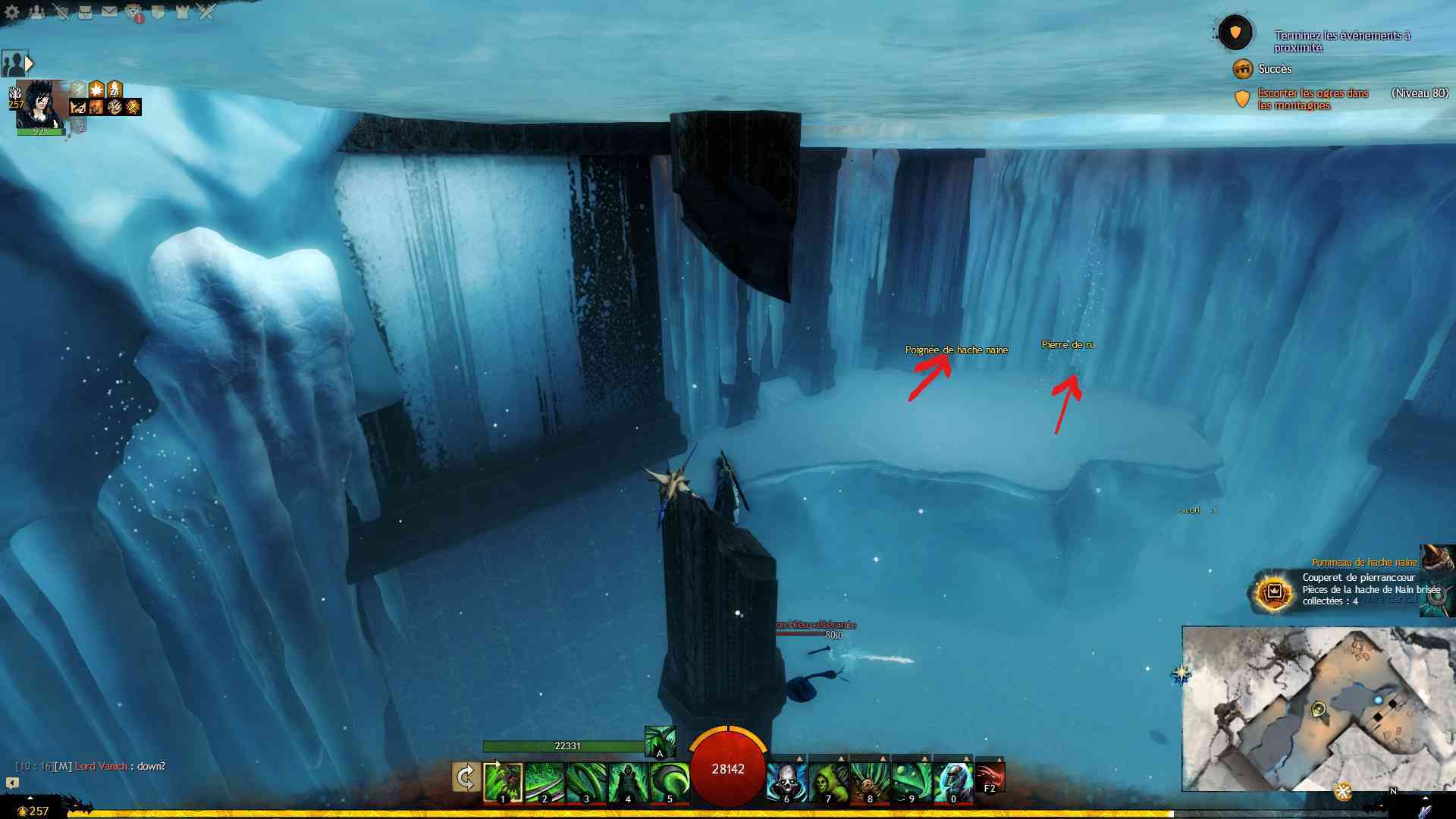
Task: Click the character portrait
Action: point(39,105)
